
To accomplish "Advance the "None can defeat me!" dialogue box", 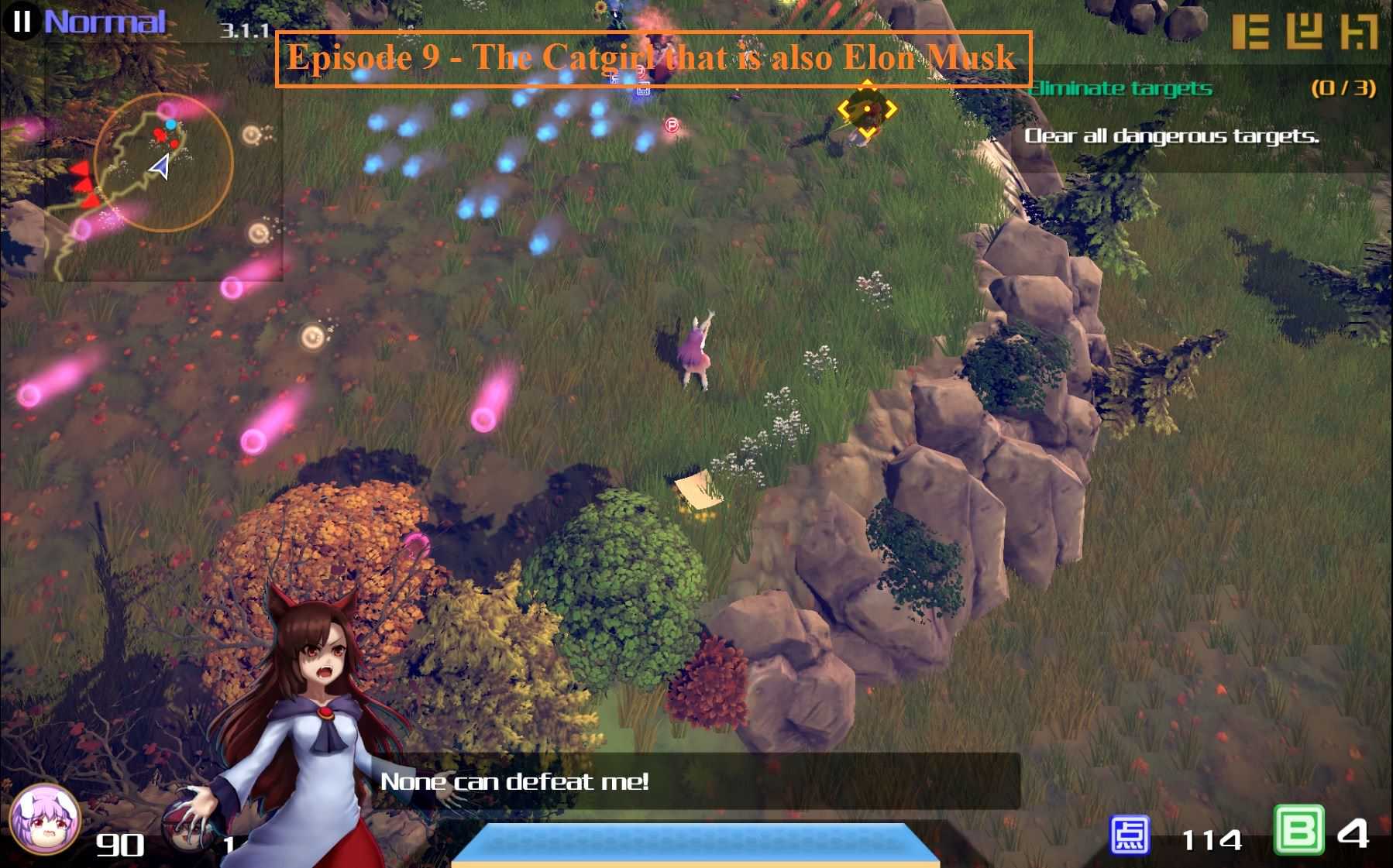I will click(697, 781).
